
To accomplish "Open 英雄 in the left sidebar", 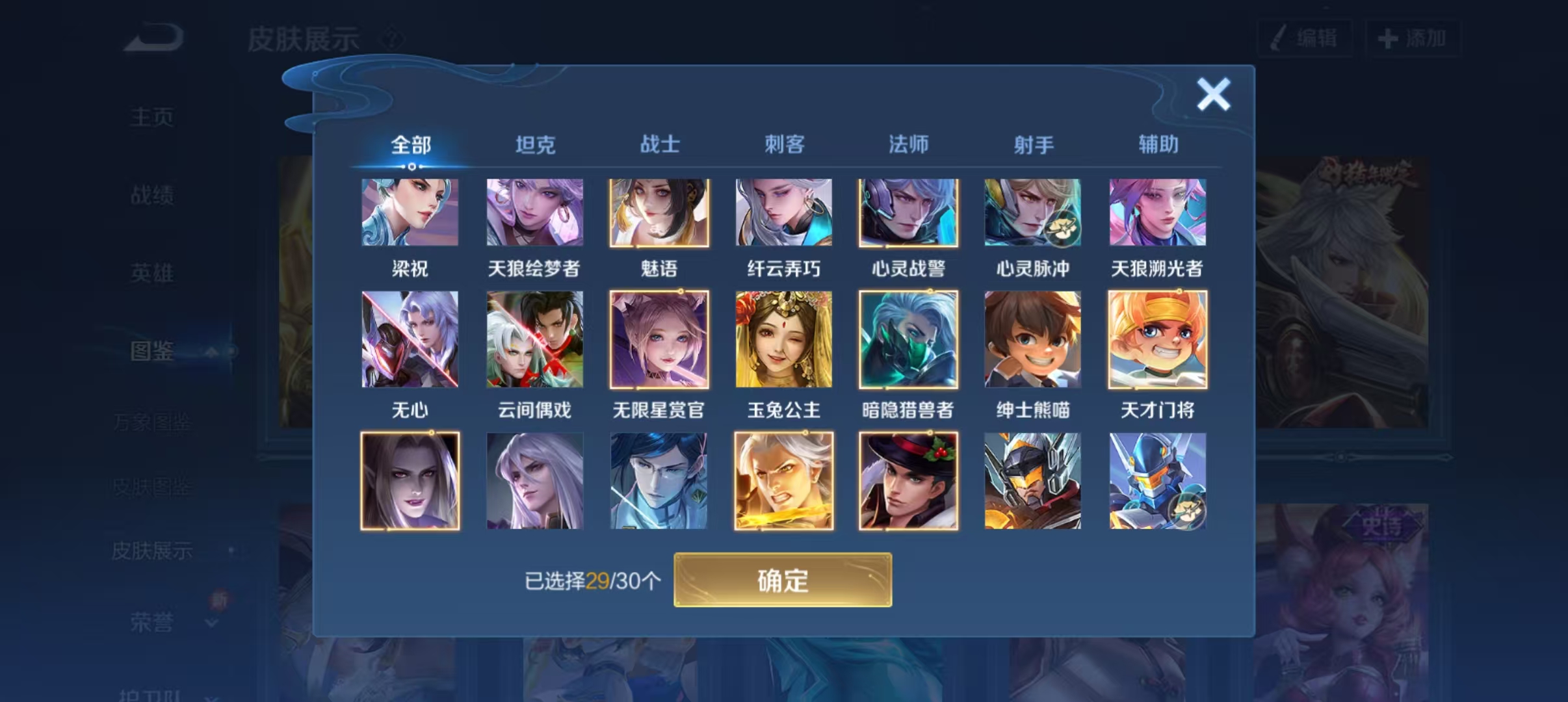I will point(151,273).
